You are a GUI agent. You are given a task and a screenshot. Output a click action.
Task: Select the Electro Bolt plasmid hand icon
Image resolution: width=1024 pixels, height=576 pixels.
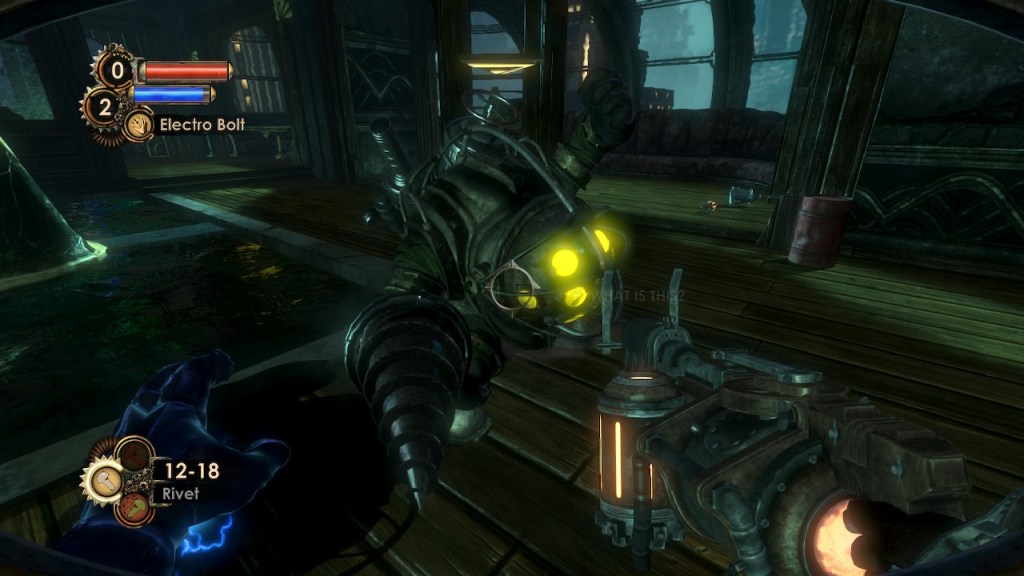pos(138,125)
